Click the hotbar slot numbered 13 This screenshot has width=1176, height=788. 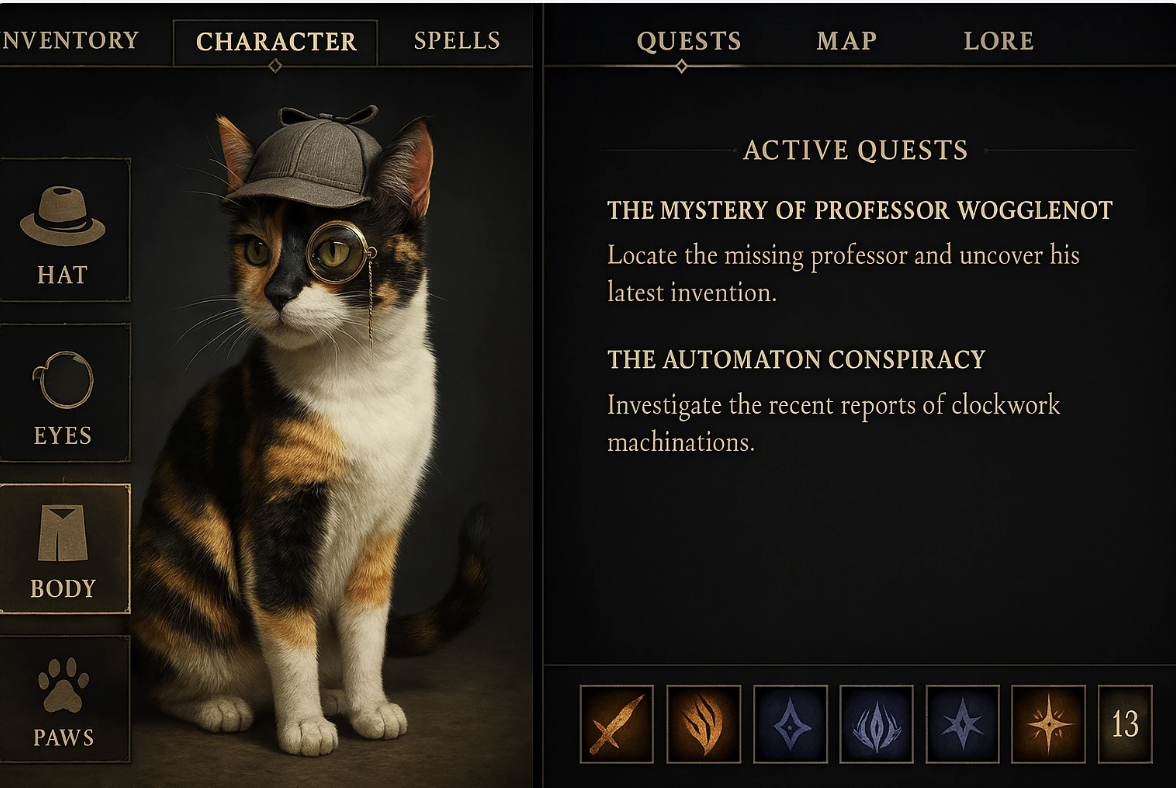pyautogui.click(x=1125, y=723)
